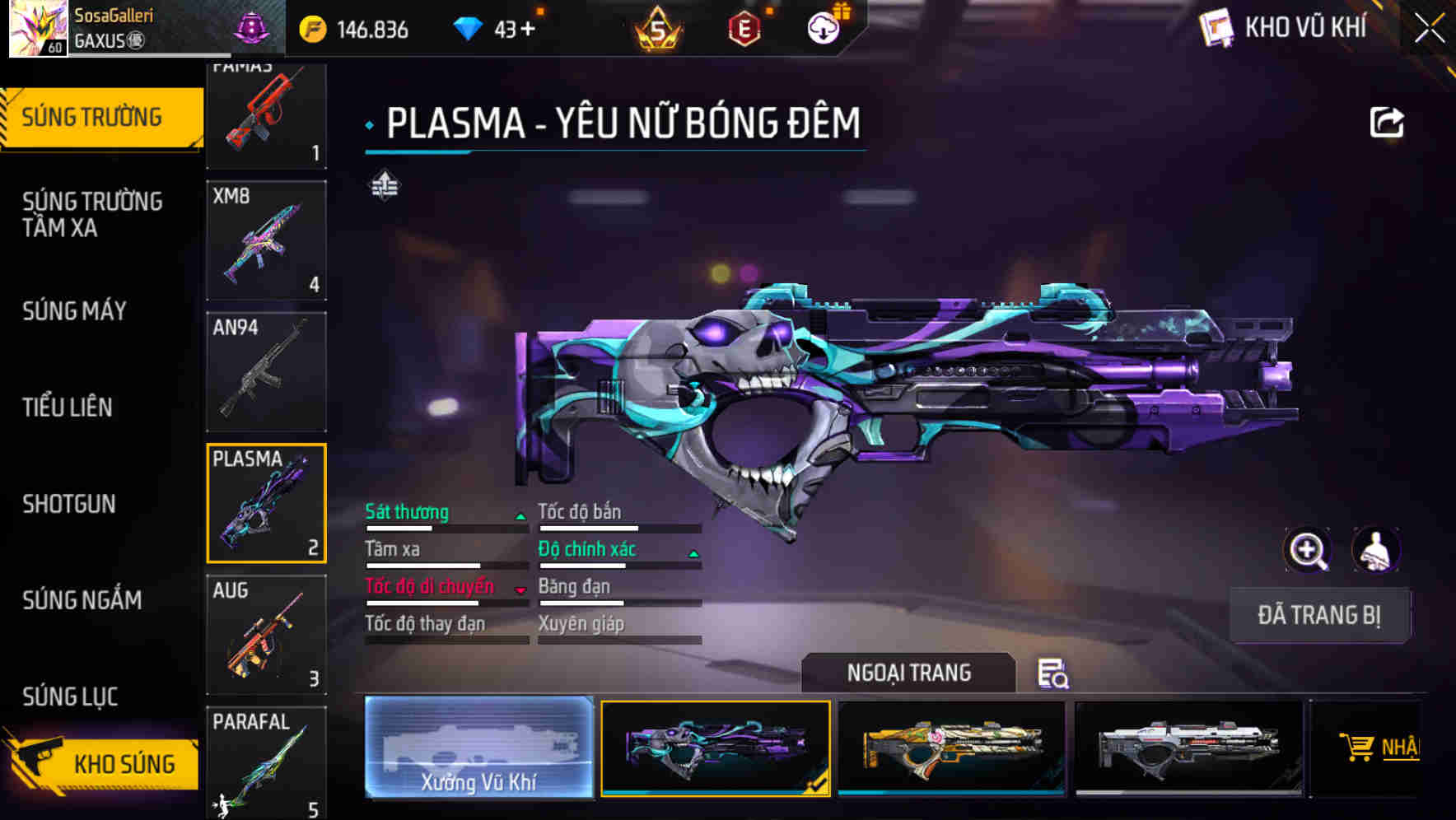The height and width of the screenshot is (820, 1456).
Task: Select the gold floral Plasma skin
Action: click(x=951, y=747)
